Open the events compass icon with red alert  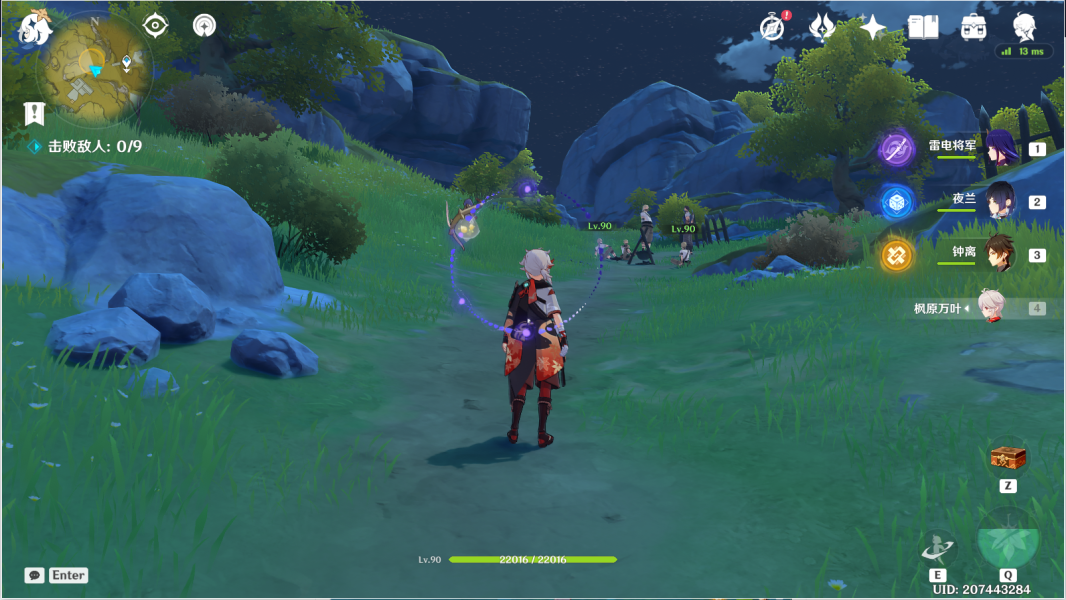click(772, 27)
